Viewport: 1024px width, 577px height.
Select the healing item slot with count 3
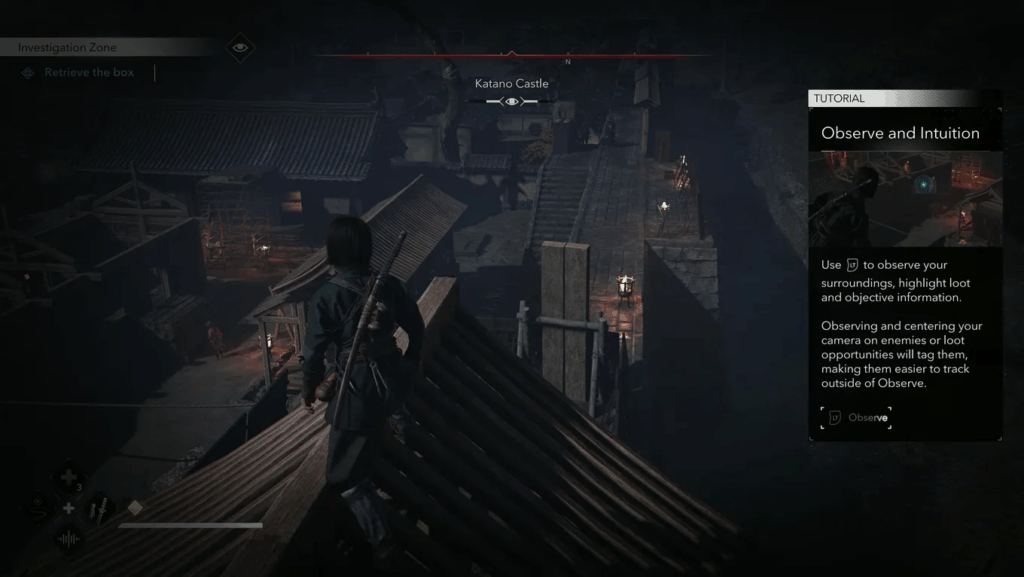tap(68, 477)
